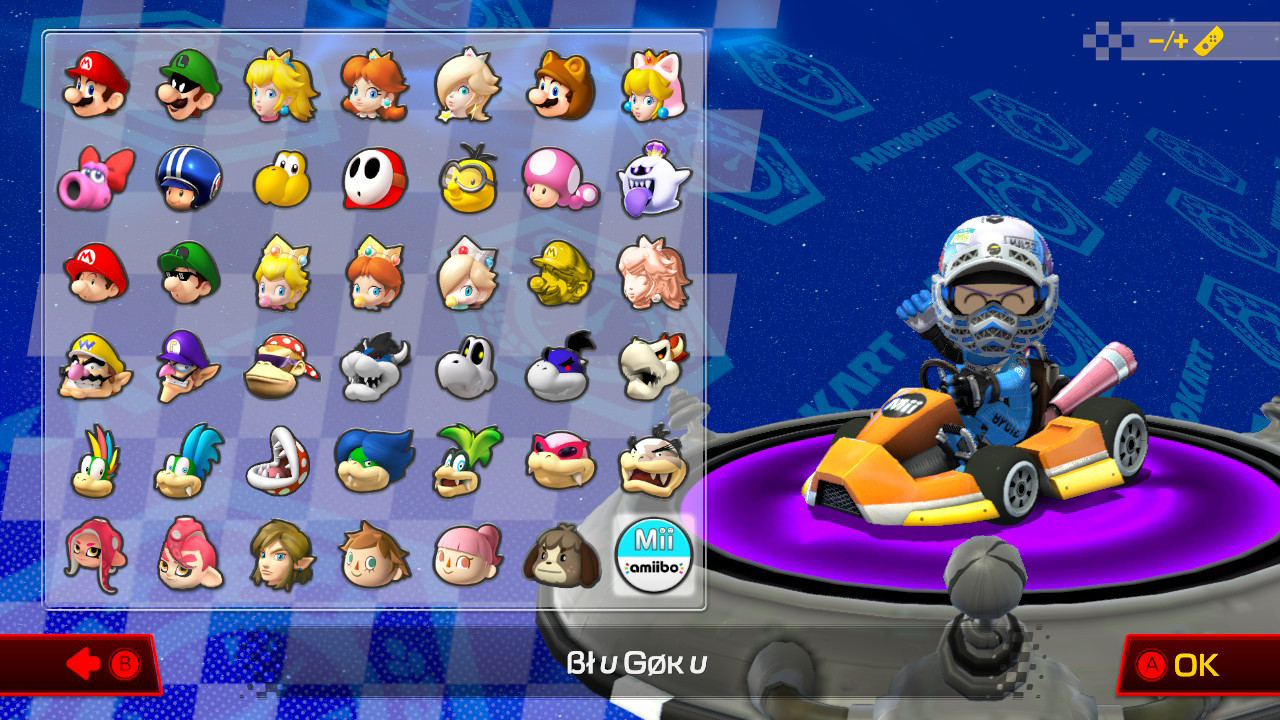Choose Rosalina's portrait

(x=466, y=85)
